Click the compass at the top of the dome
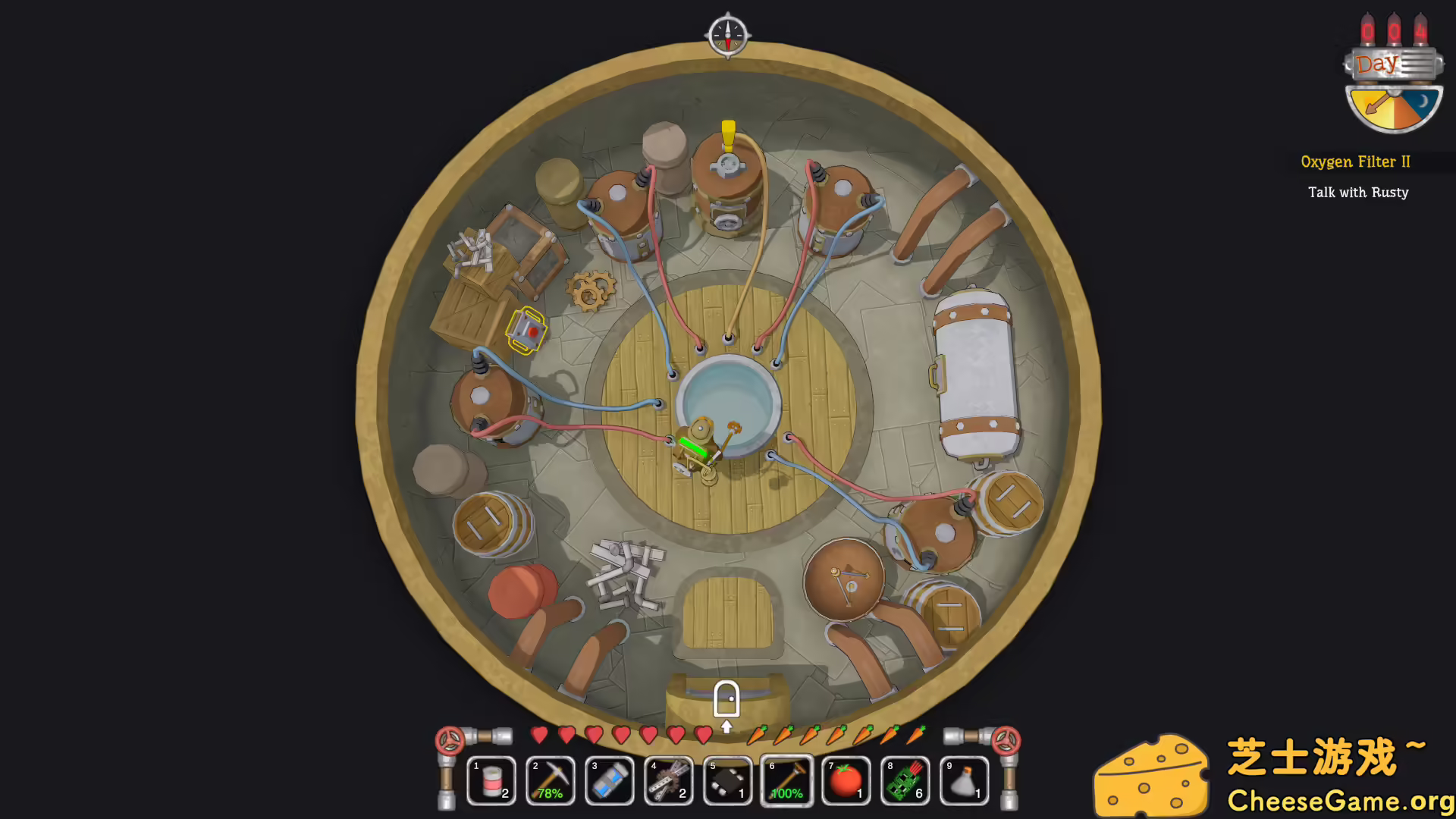 [726, 33]
